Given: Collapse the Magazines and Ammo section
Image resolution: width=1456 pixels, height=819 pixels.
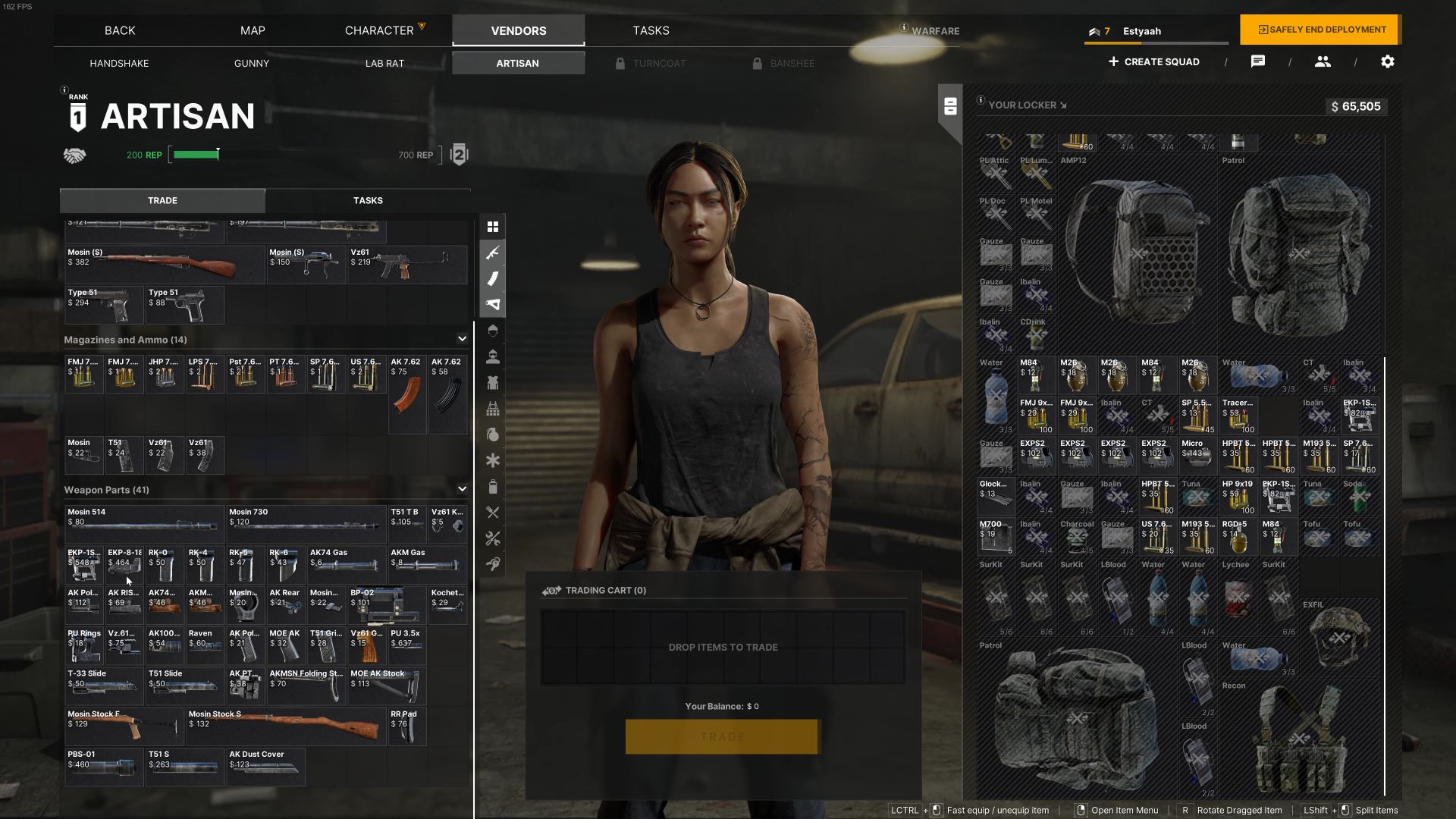Looking at the screenshot, I should coord(462,339).
